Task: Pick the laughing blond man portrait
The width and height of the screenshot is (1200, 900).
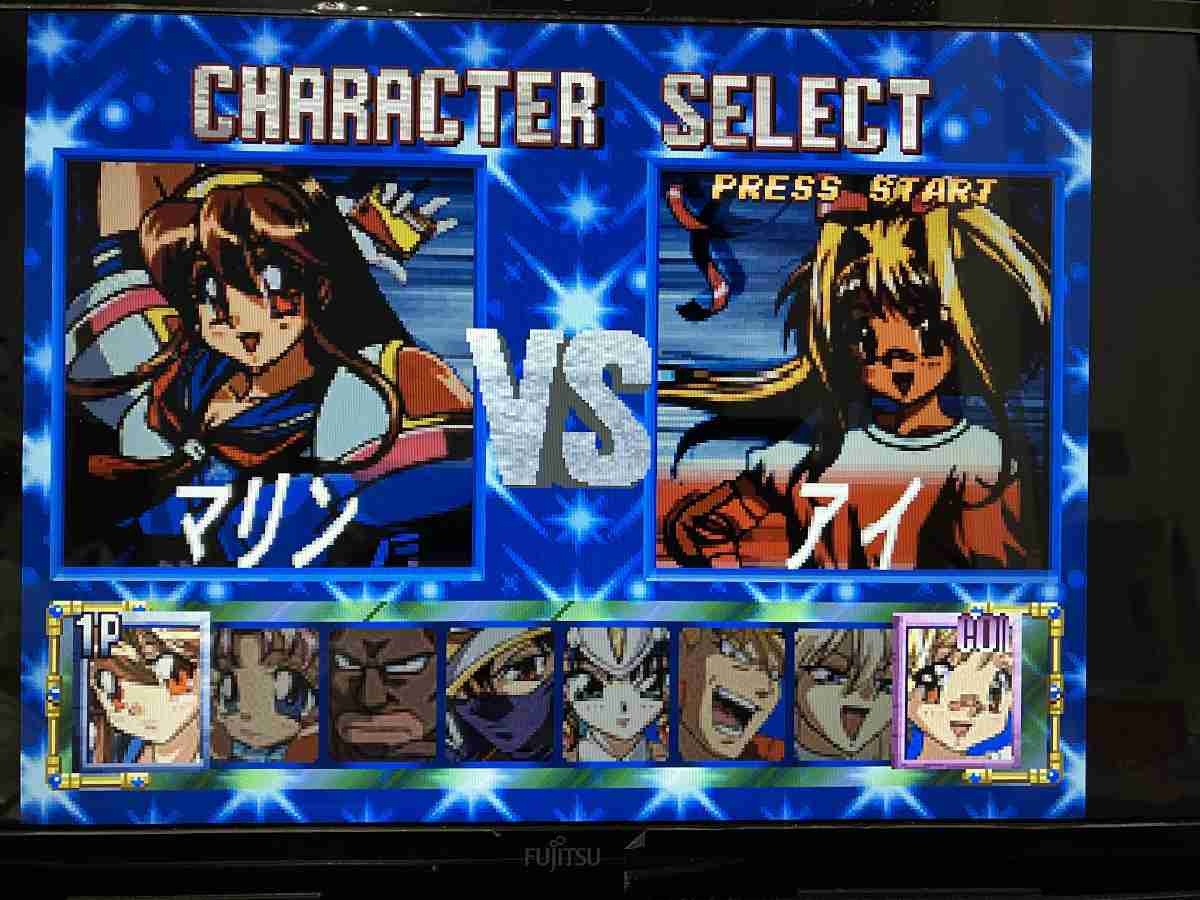Action: click(731, 694)
